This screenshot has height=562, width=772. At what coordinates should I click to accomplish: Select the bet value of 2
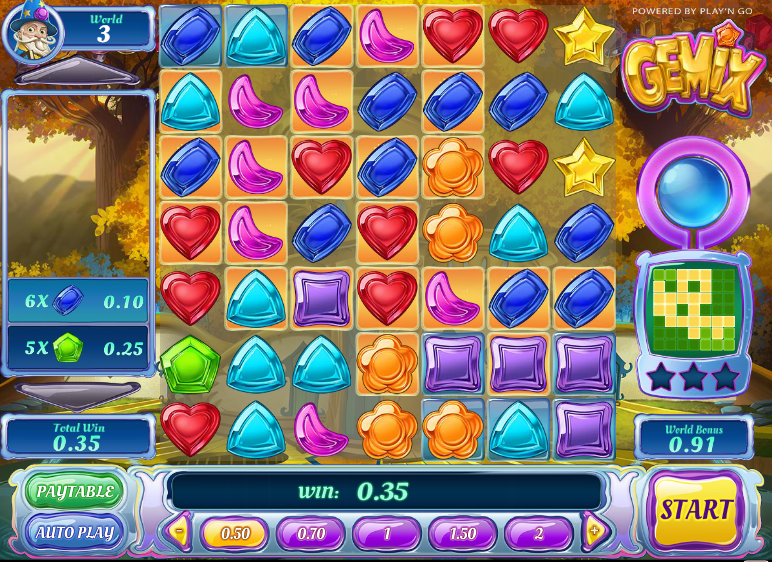tap(539, 533)
